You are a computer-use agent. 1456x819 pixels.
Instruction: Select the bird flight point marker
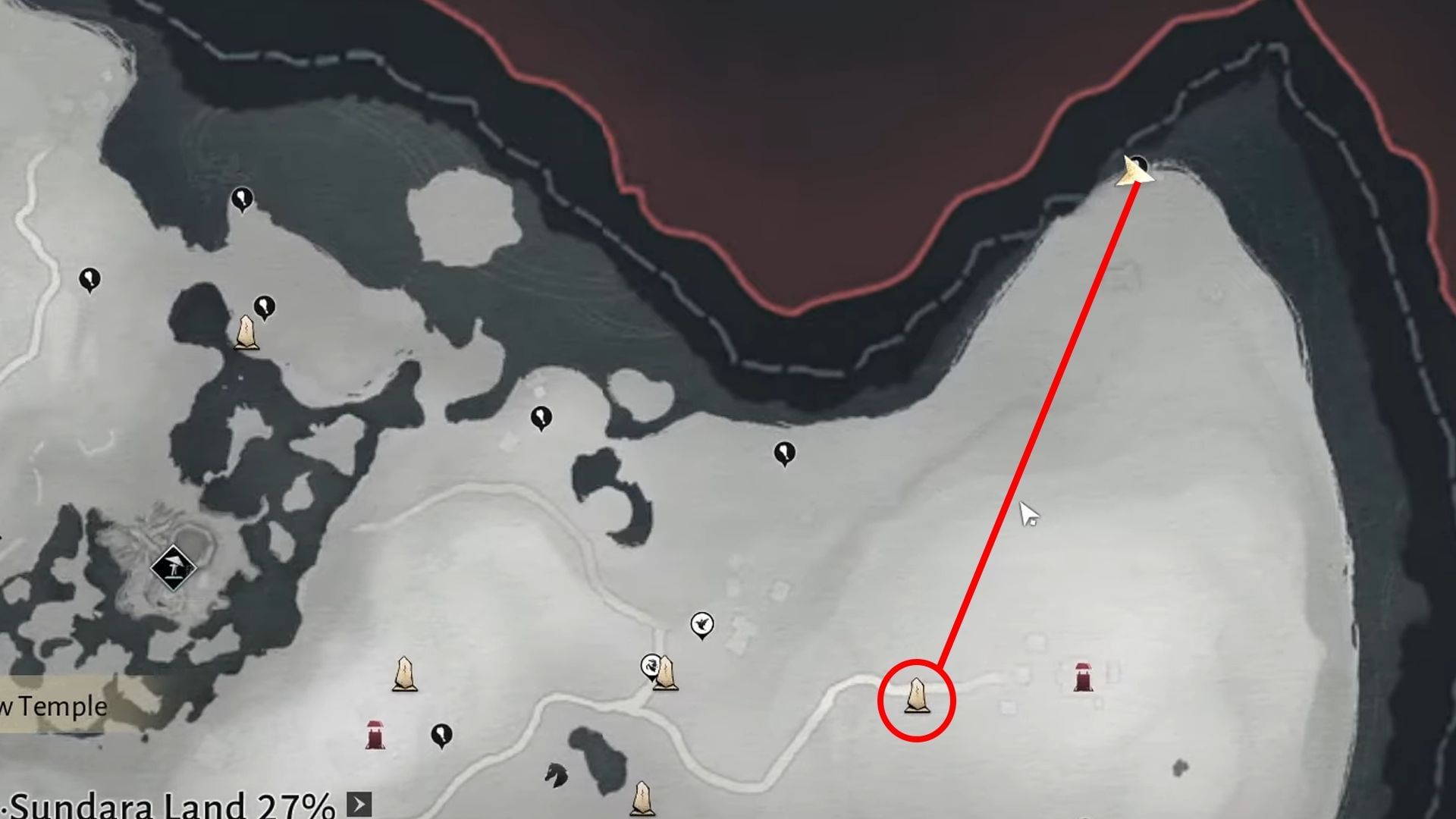(704, 624)
